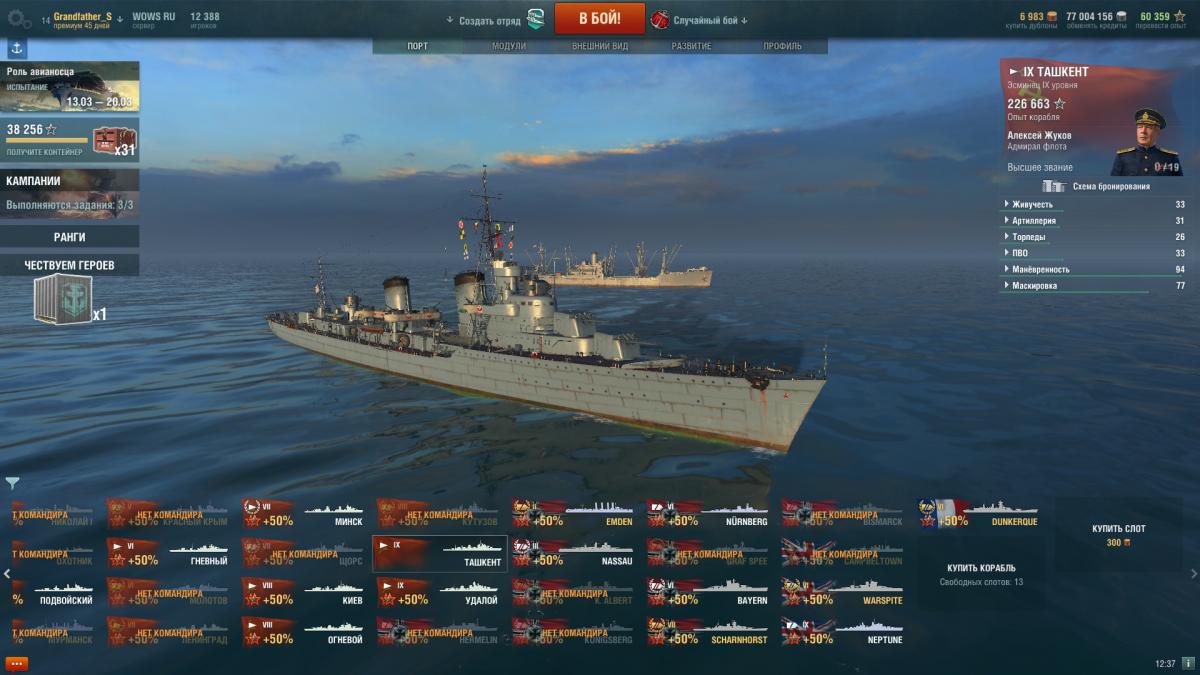Viewport: 1200px width, 675px height.
Task: Show the Схема бронирования armor layout
Action: click(x=1096, y=186)
